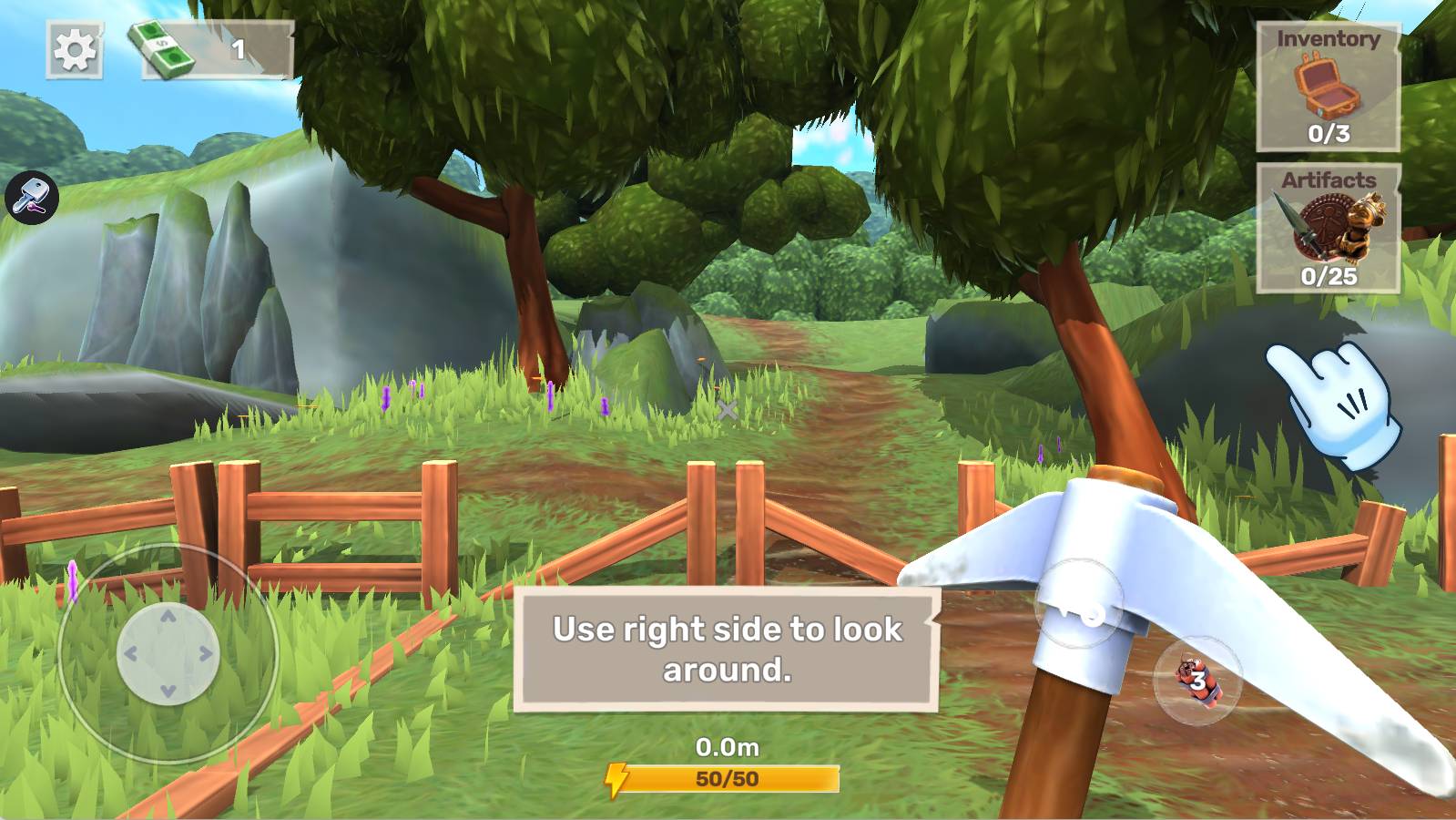This screenshot has height=820, width=1456.
Task: Tap the dynamite item button
Action: (x=1196, y=681)
